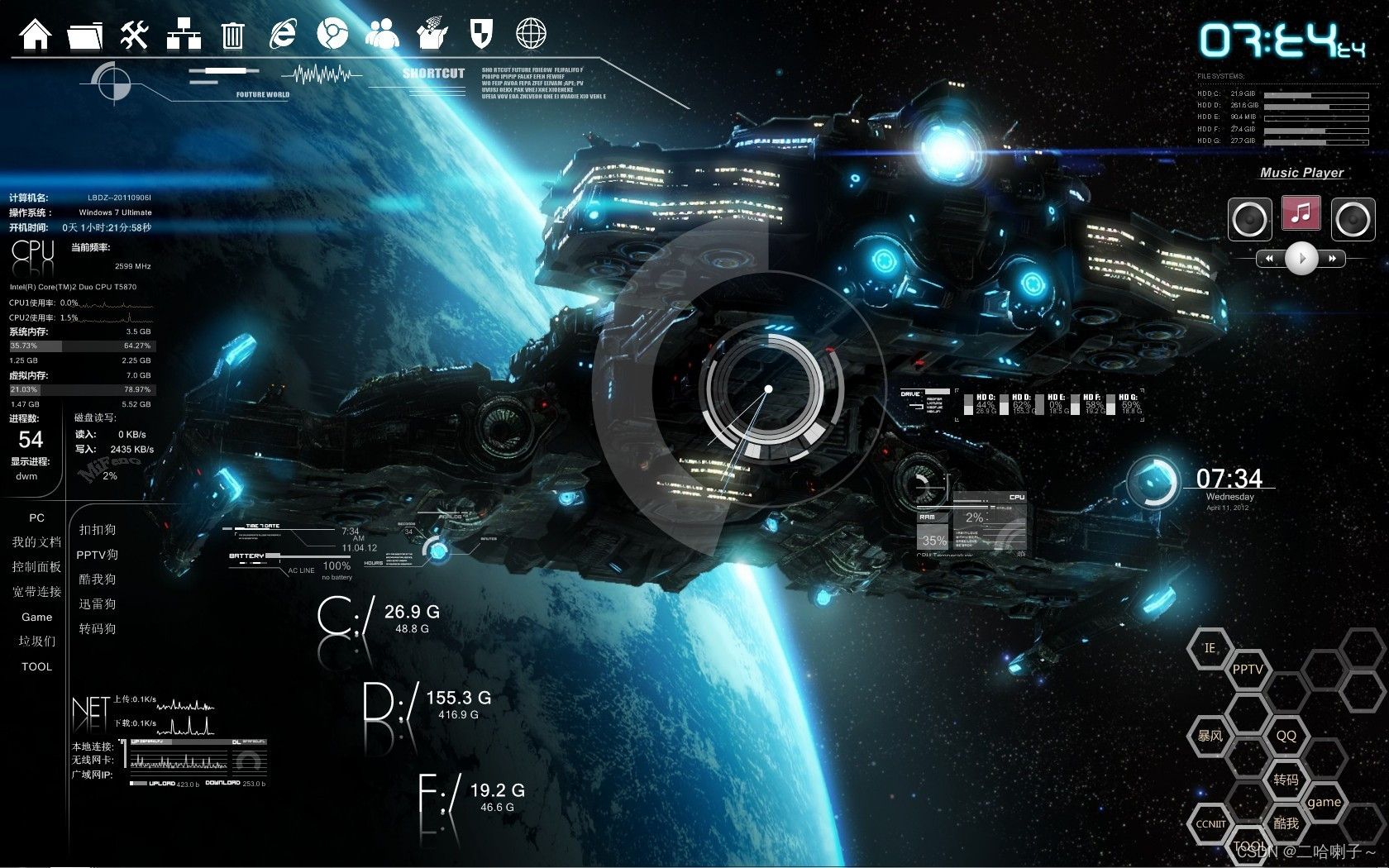The width and height of the screenshot is (1389, 868).
Task: Open 我的文档 in the left menu
Action: 36,542
